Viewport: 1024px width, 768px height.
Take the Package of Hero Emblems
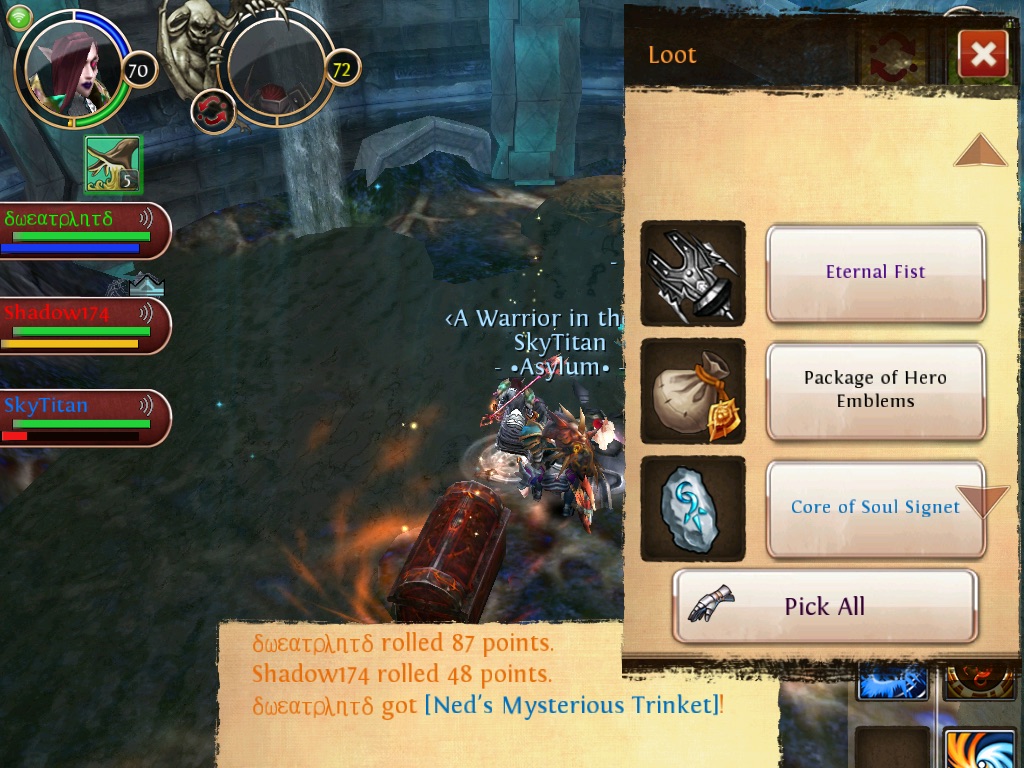coord(875,390)
